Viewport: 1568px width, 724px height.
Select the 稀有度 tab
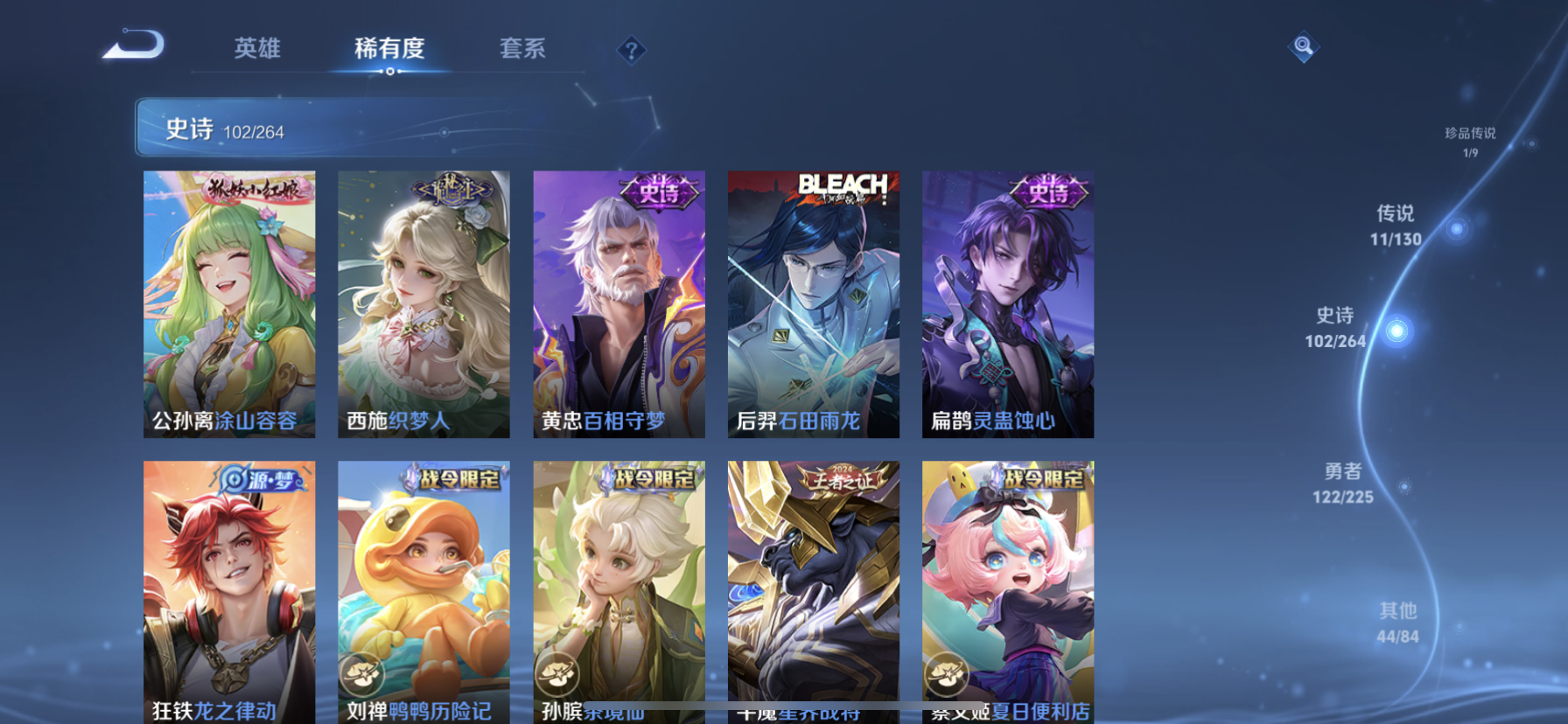[389, 48]
